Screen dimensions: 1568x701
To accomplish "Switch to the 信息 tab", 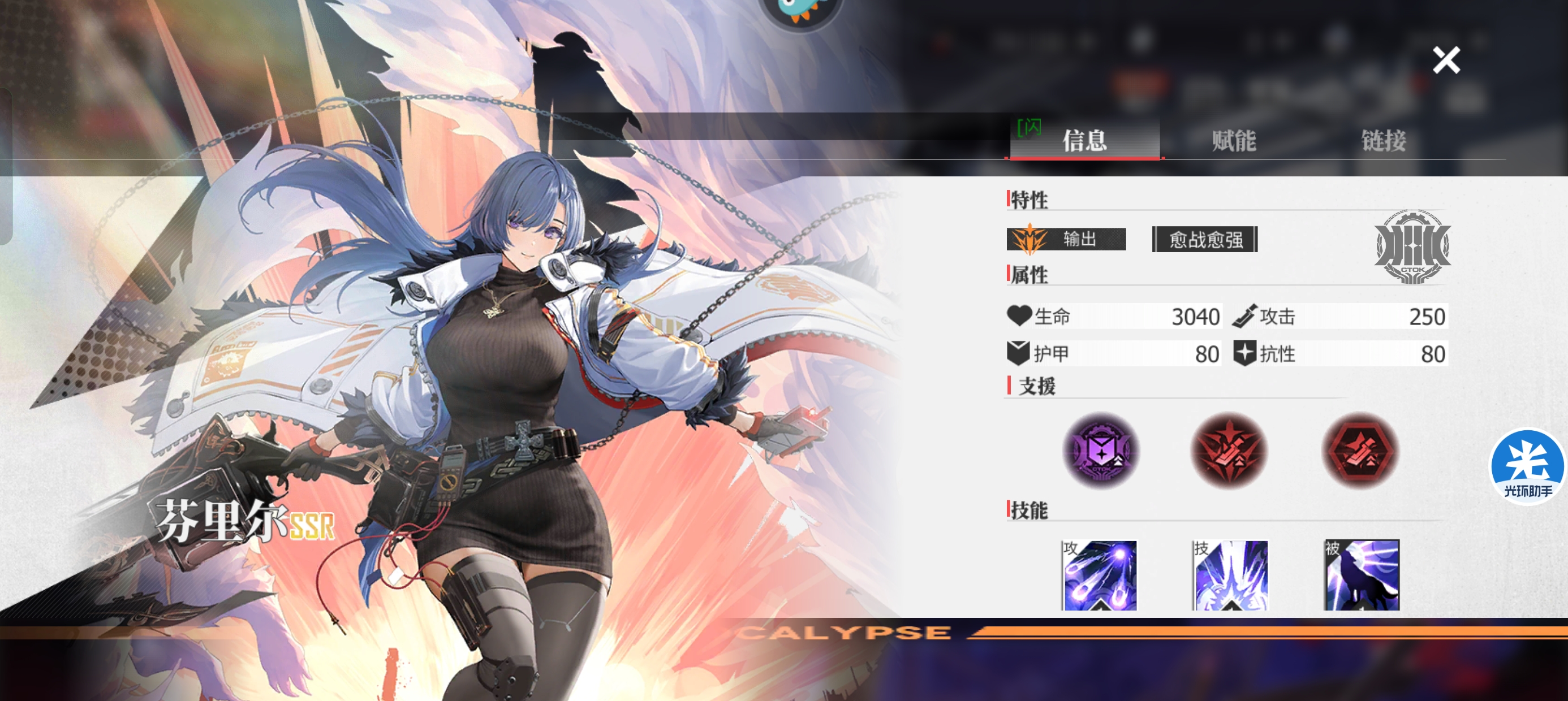I will coord(1084,141).
